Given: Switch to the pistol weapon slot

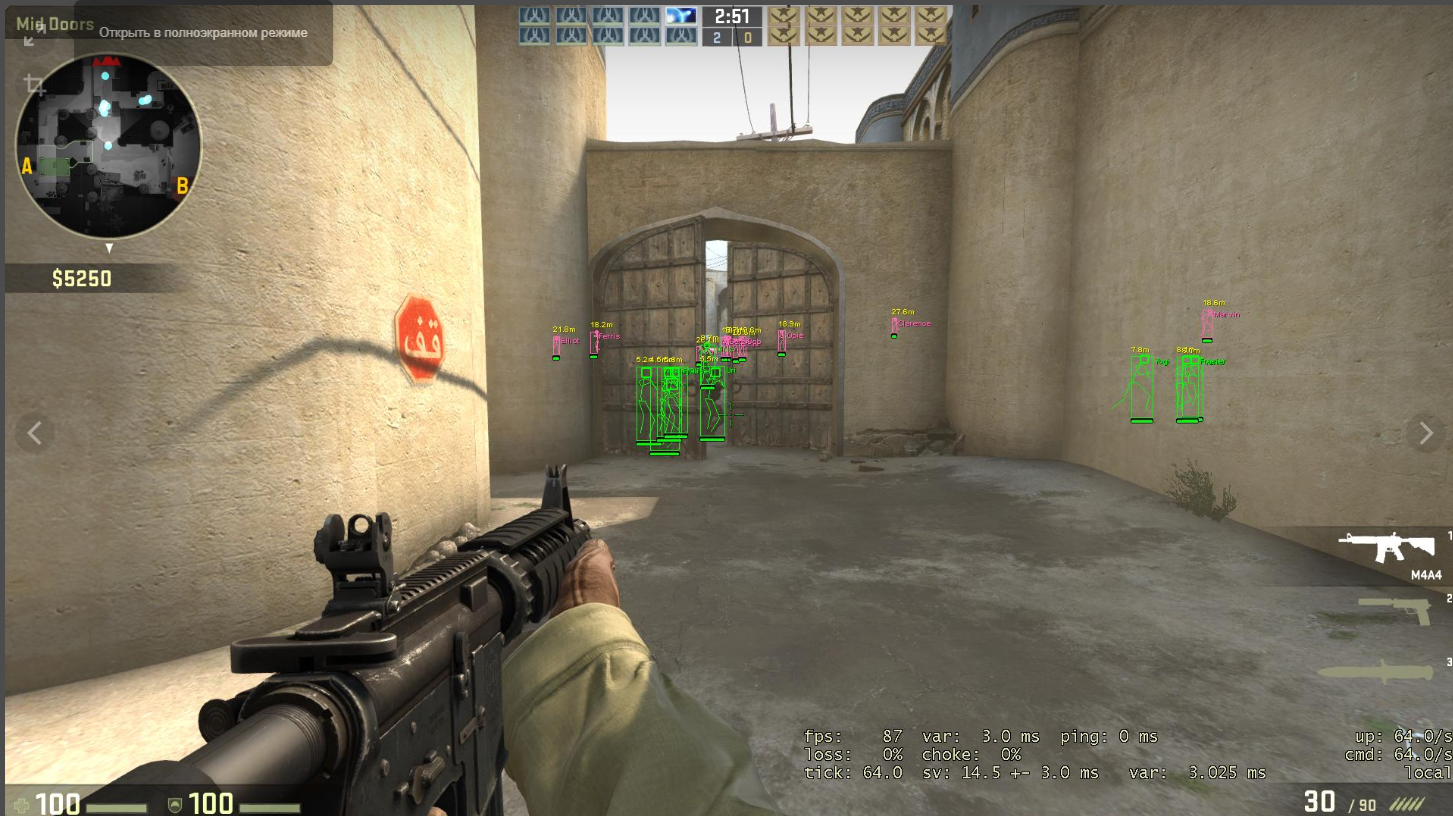Looking at the screenshot, I should pos(1393,609).
